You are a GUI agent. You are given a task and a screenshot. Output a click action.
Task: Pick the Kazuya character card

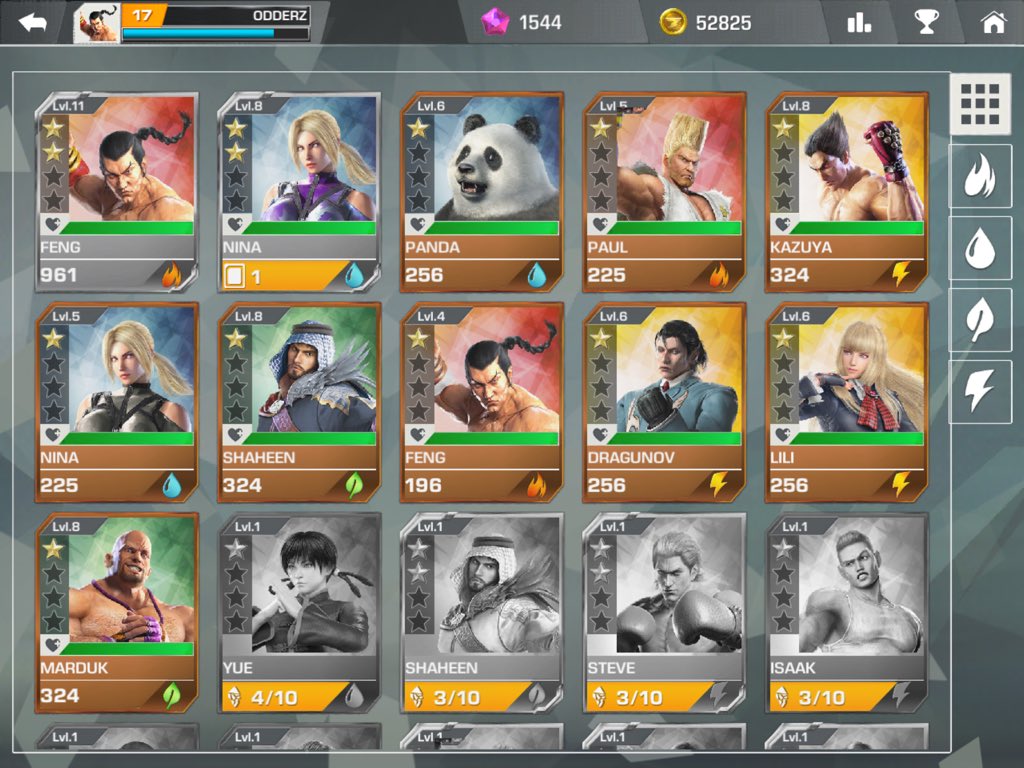coord(848,192)
